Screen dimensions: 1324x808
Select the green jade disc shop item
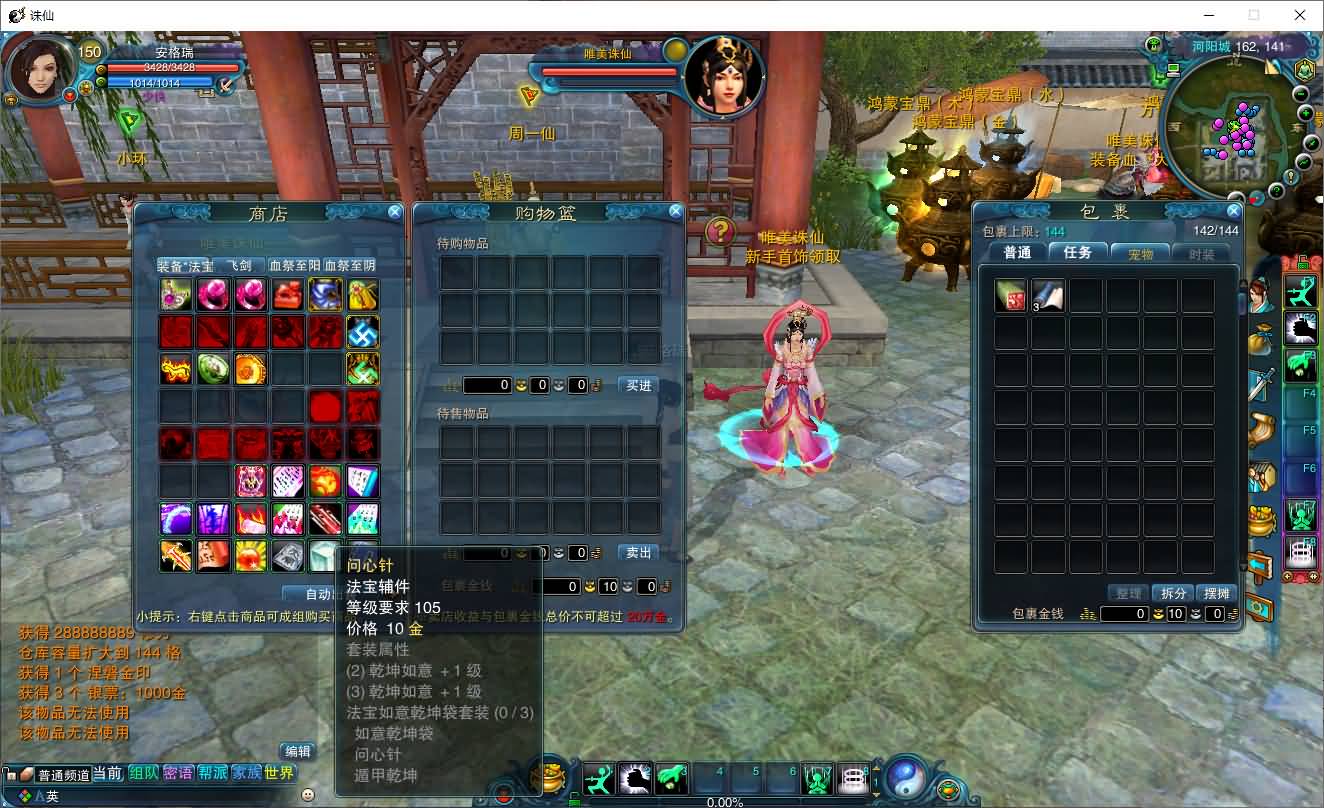coord(213,369)
